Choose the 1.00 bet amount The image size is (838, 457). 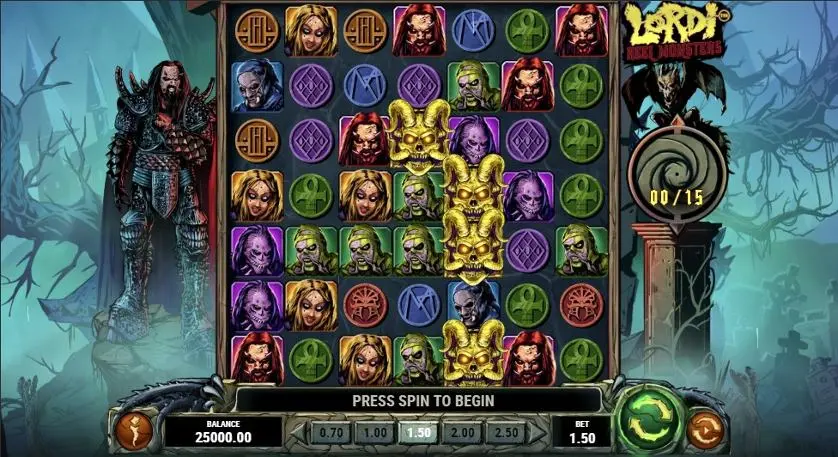373,432
